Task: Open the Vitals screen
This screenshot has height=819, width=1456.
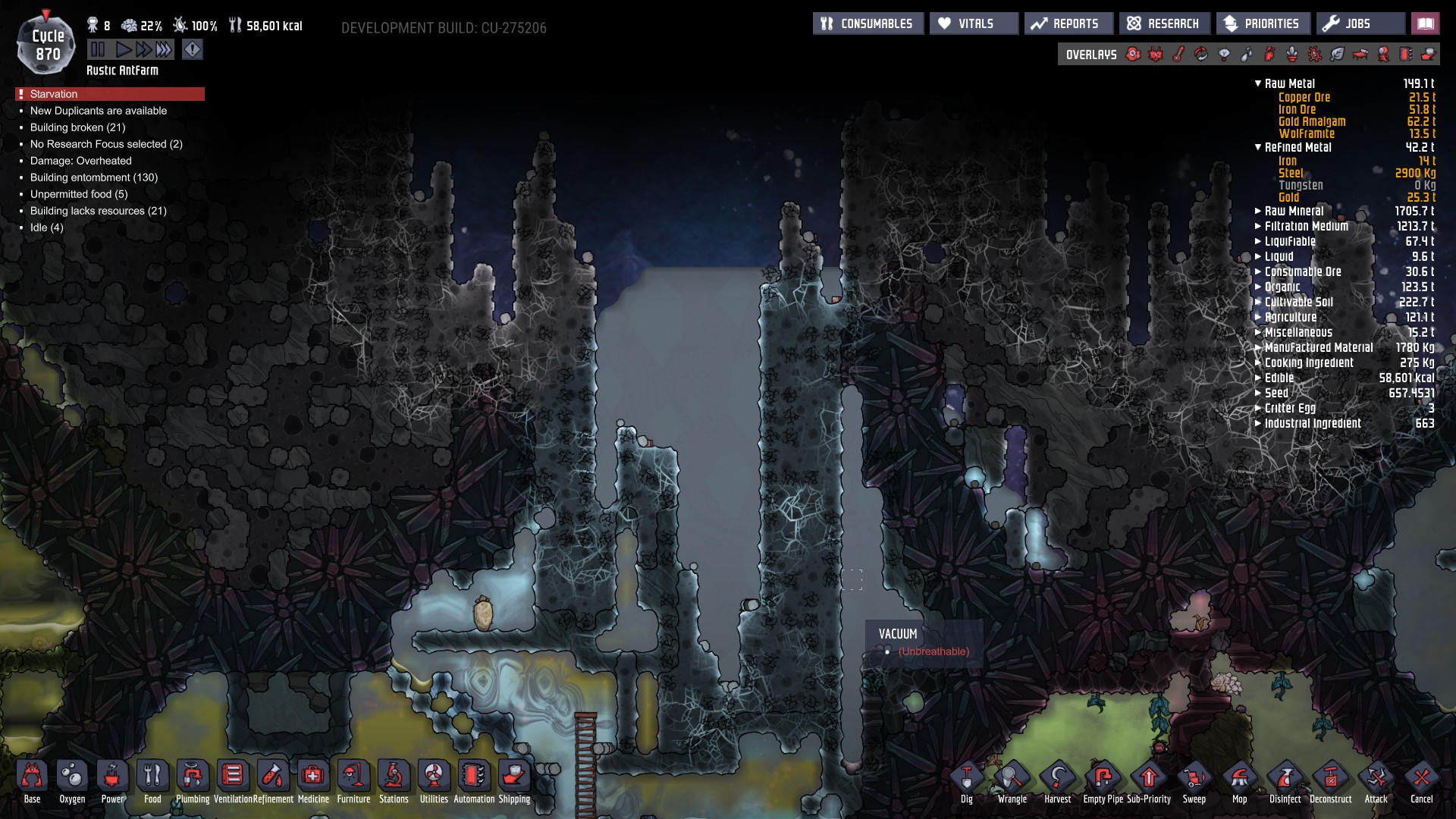Action: (x=974, y=24)
